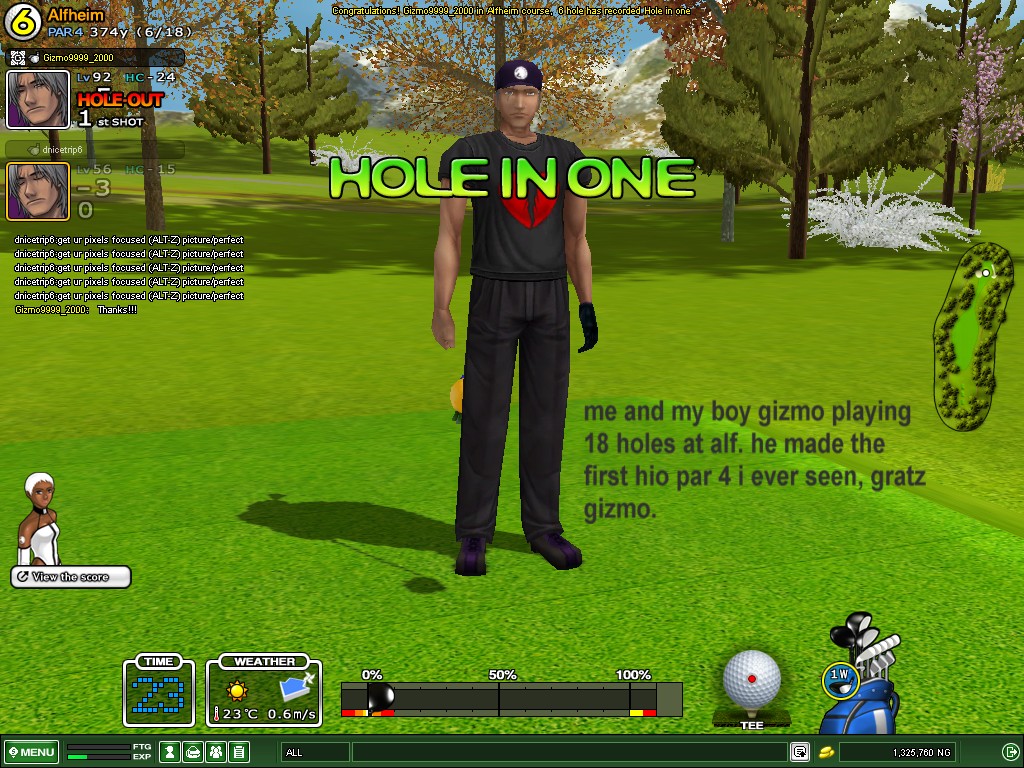1024x768 pixels.
Task: Focus the chat message input box
Action: tap(568, 752)
